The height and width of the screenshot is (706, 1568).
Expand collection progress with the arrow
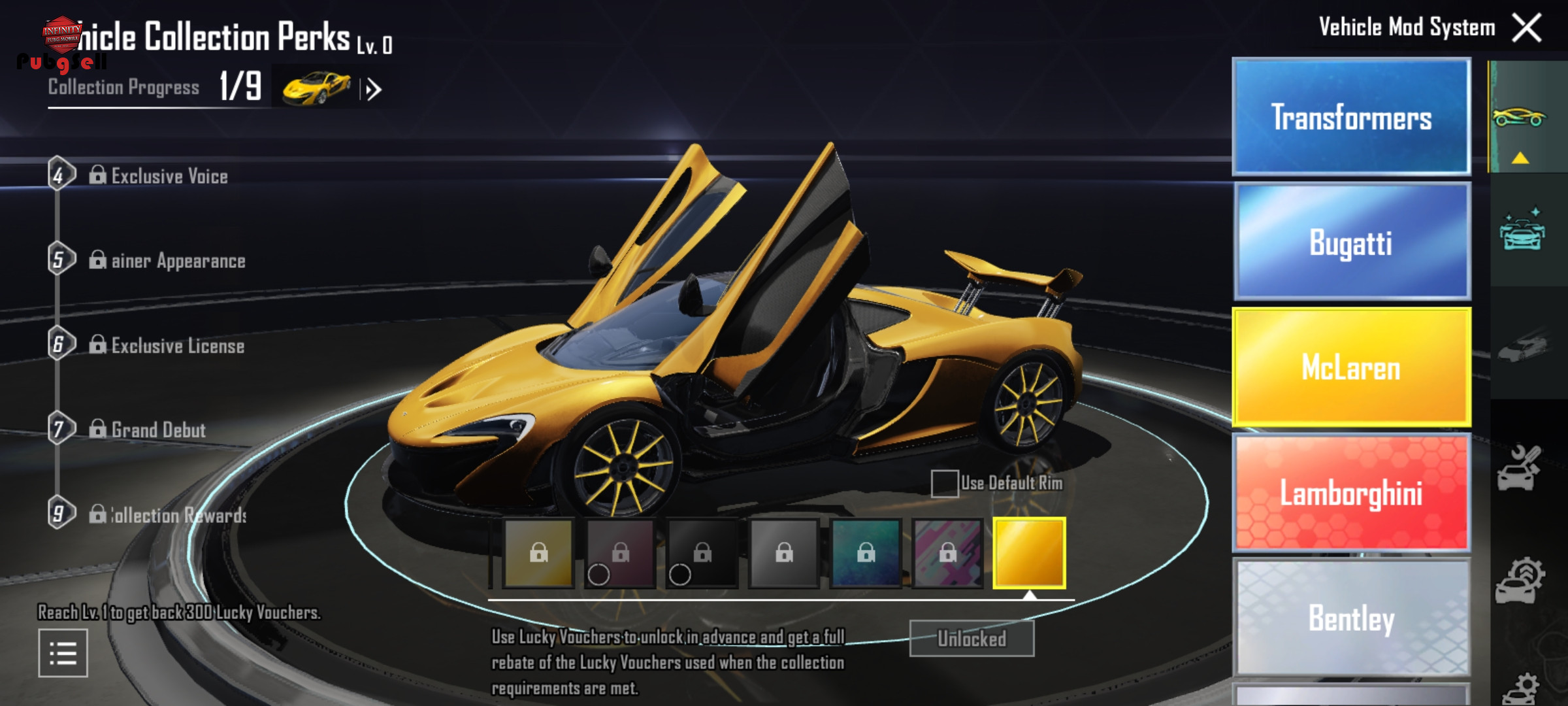[x=374, y=90]
